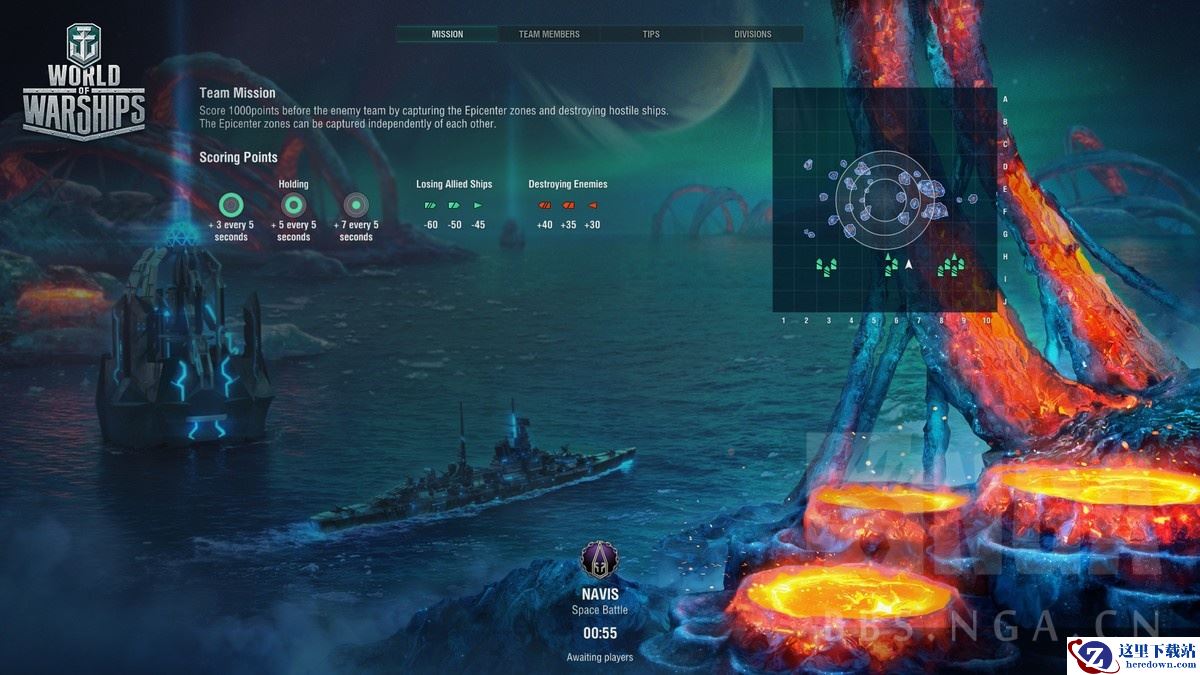
Task: Open the Team Members tab
Action: (549, 34)
